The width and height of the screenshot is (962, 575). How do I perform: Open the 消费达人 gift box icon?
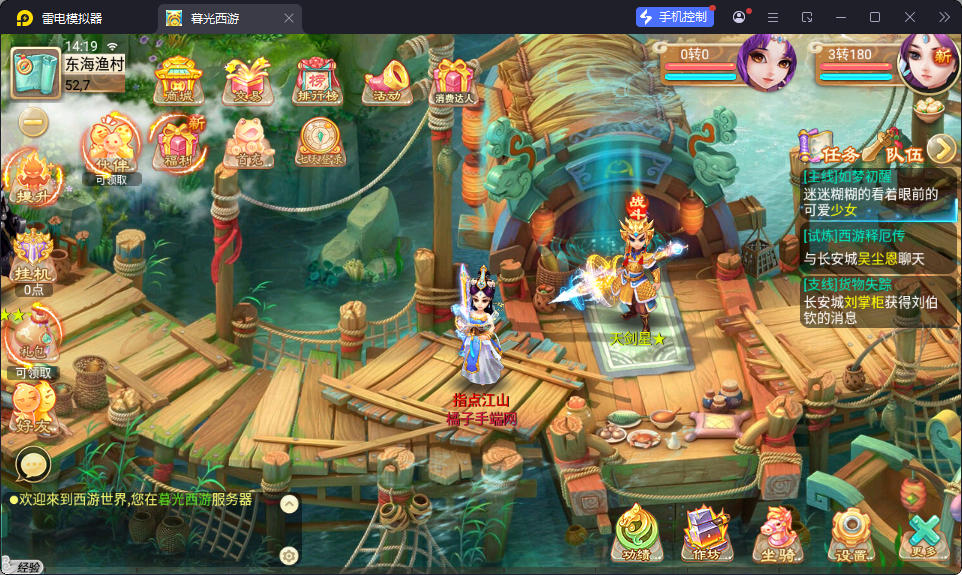click(x=455, y=79)
